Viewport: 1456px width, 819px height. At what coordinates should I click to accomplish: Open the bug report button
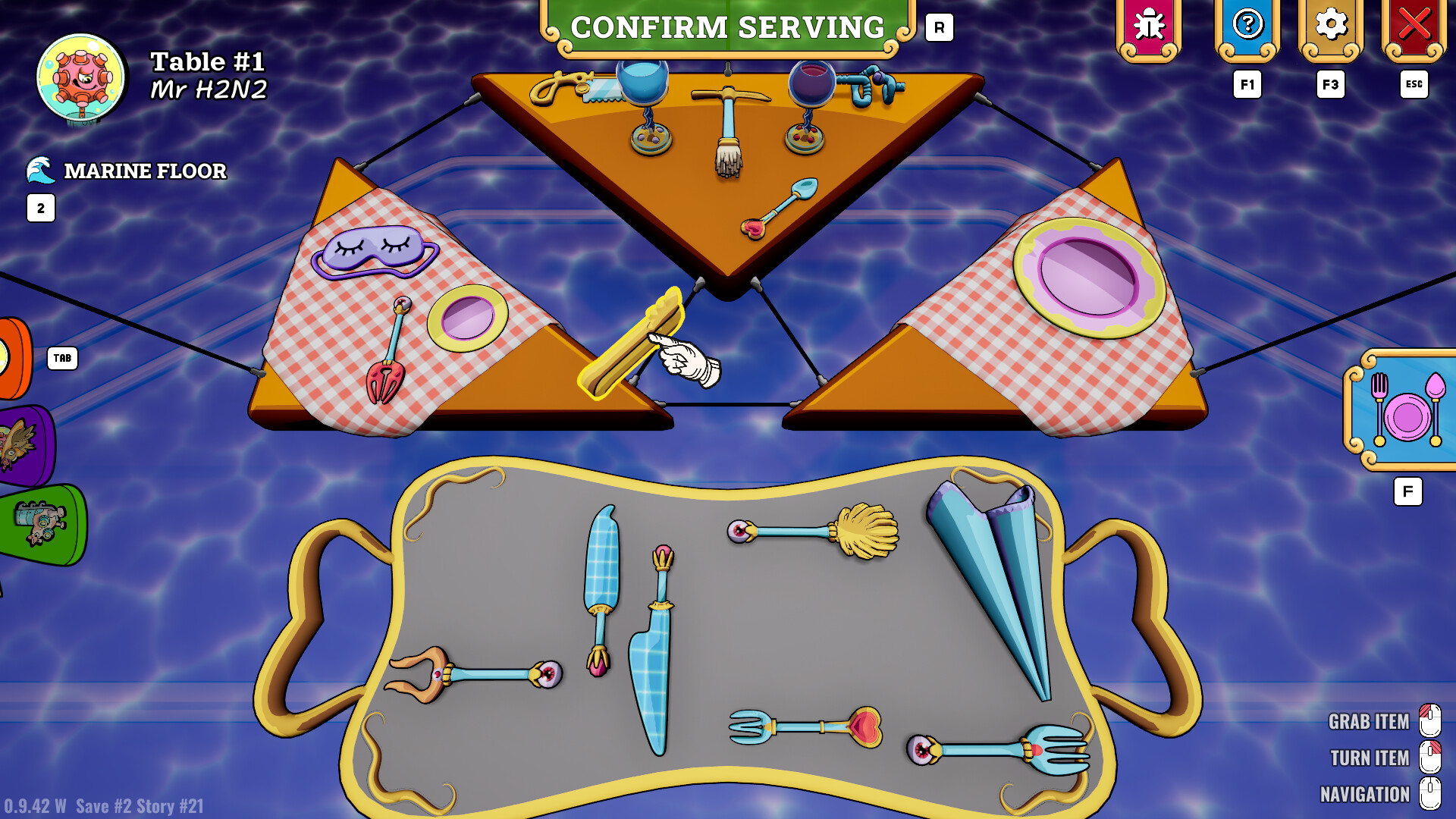pyautogui.click(x=1149, y=27)
